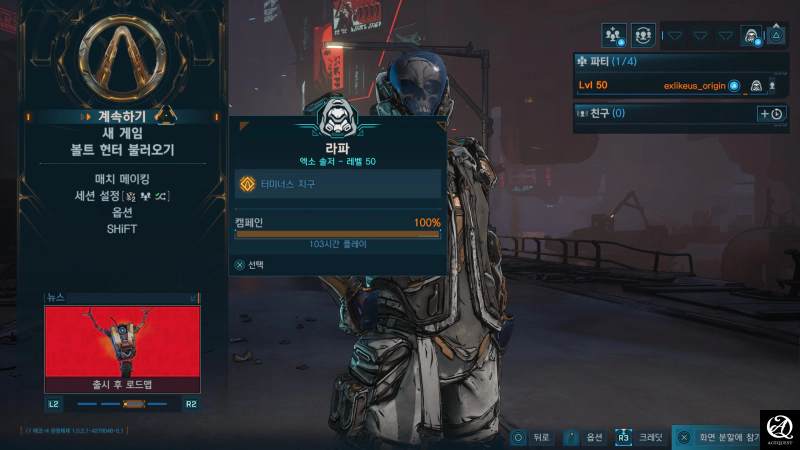Open the 옵션 options menu

(121, 212)
